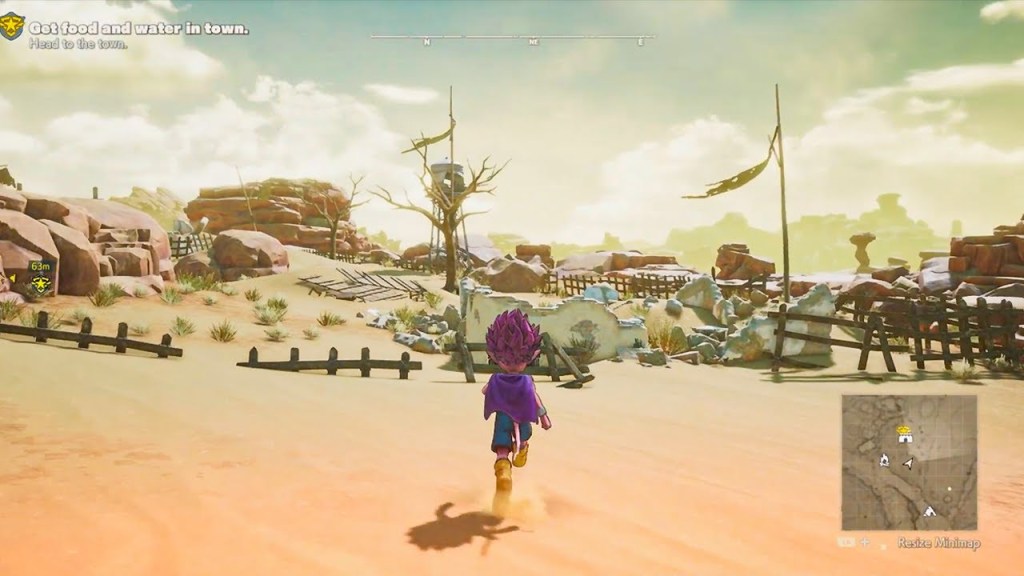
Task: Select the tent marker on the minimap
Action: click(x=928, y=511)
